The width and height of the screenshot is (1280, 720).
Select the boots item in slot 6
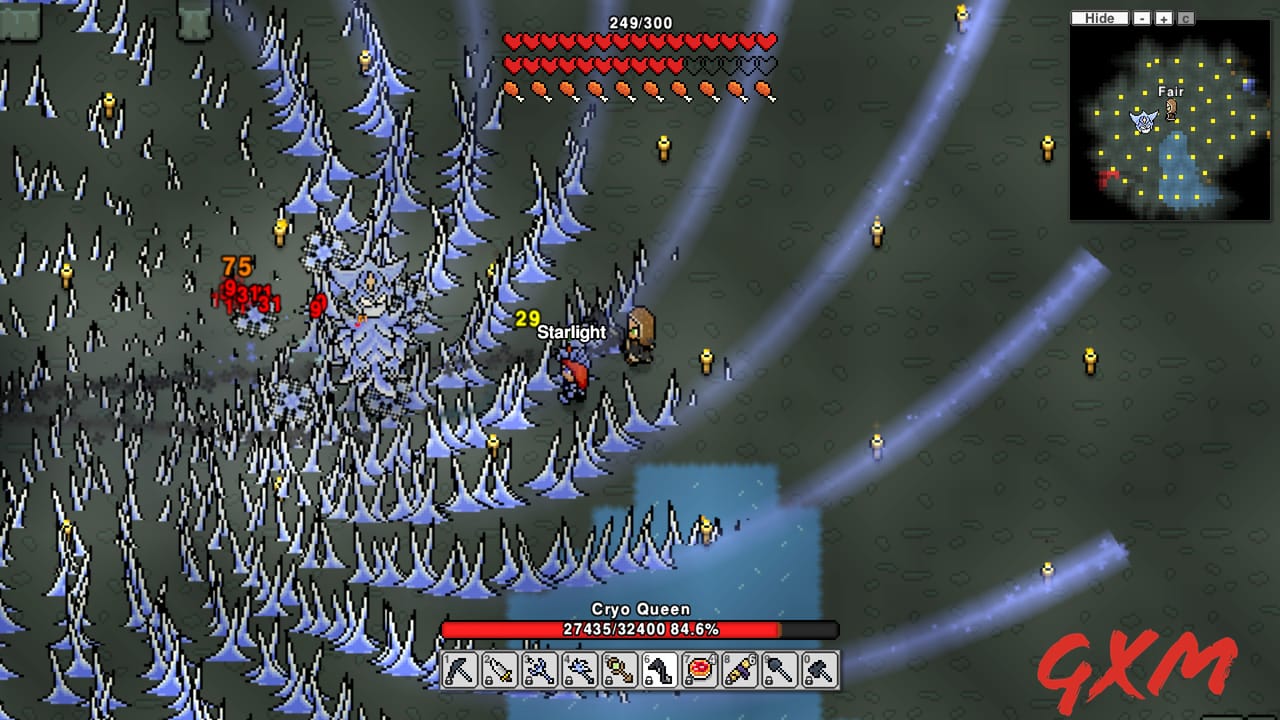click(x=659, y=670)
